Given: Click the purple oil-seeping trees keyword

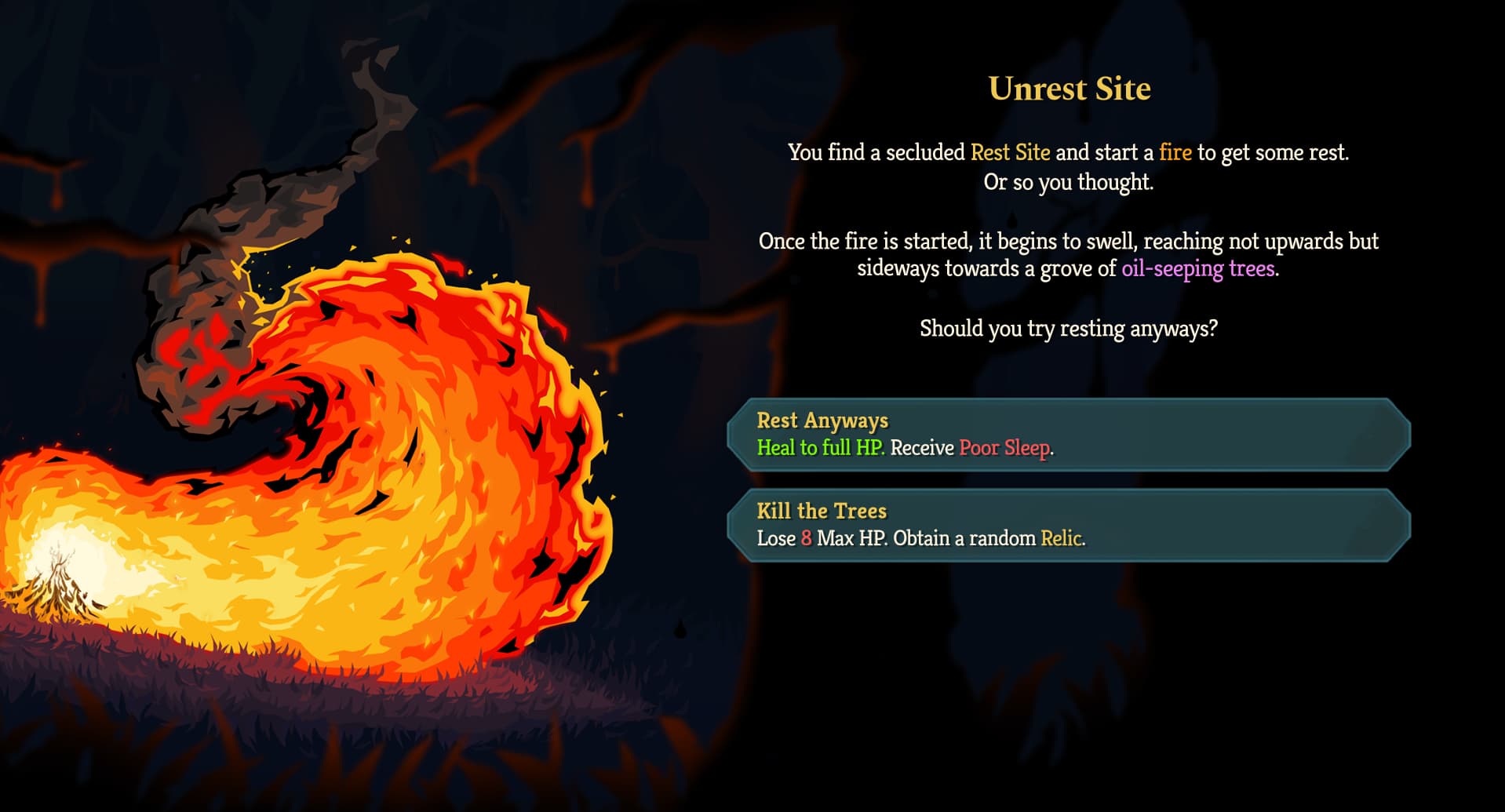Looking at the screenshot, I should (1197, 267).
